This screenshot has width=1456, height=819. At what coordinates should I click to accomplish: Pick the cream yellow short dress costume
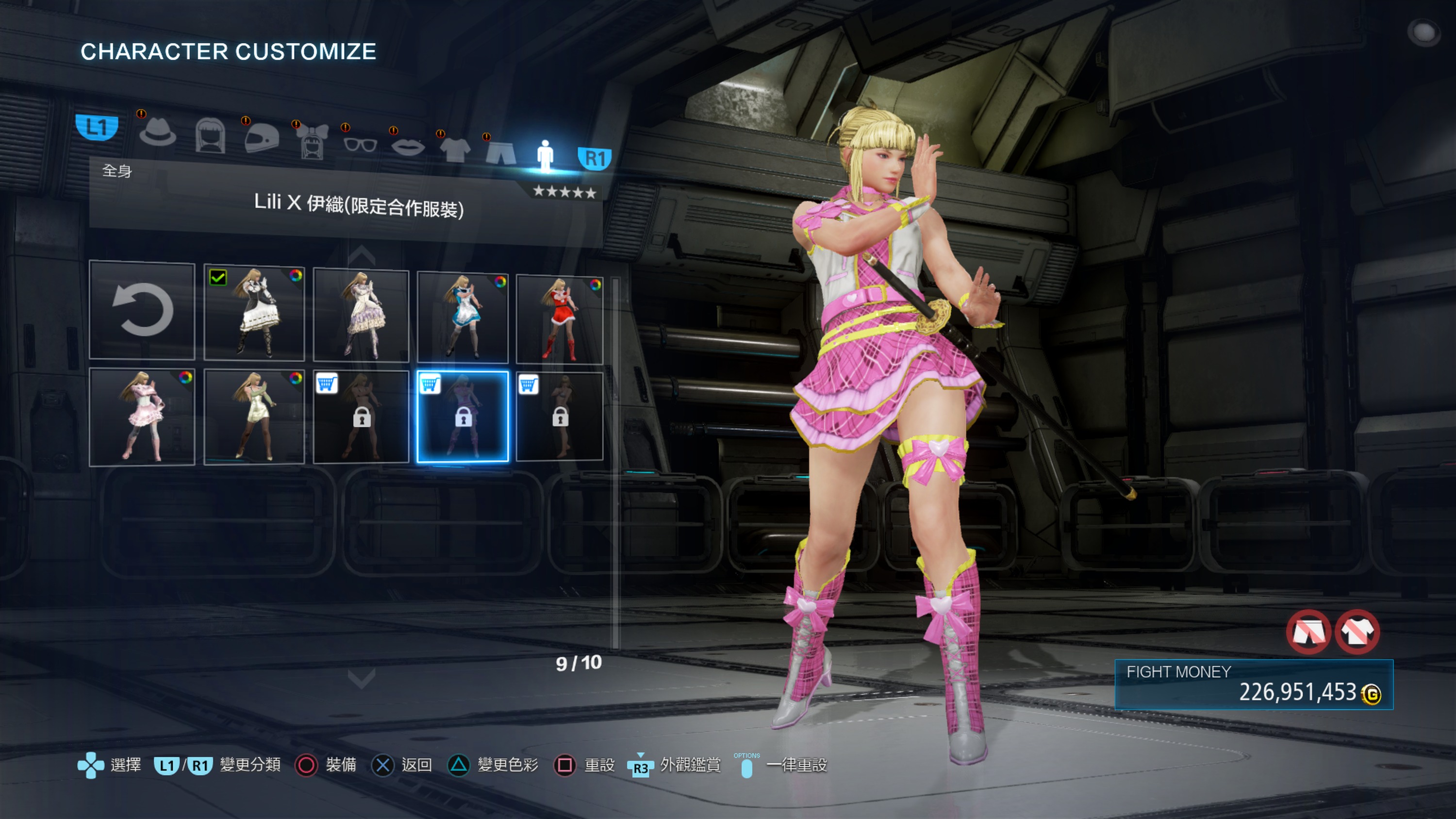(x=254, y=417)
